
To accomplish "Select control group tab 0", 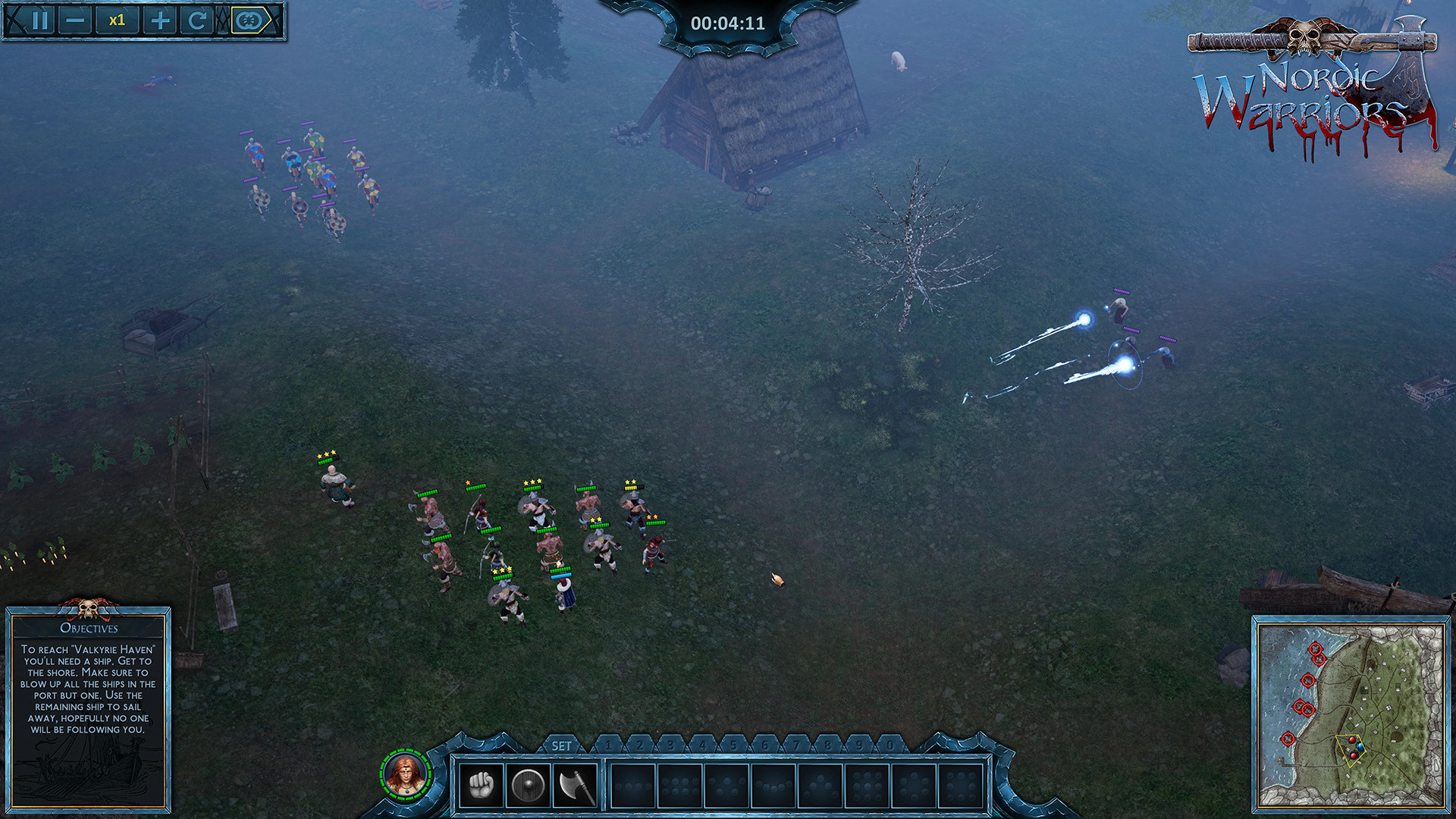I will [890, 745].
